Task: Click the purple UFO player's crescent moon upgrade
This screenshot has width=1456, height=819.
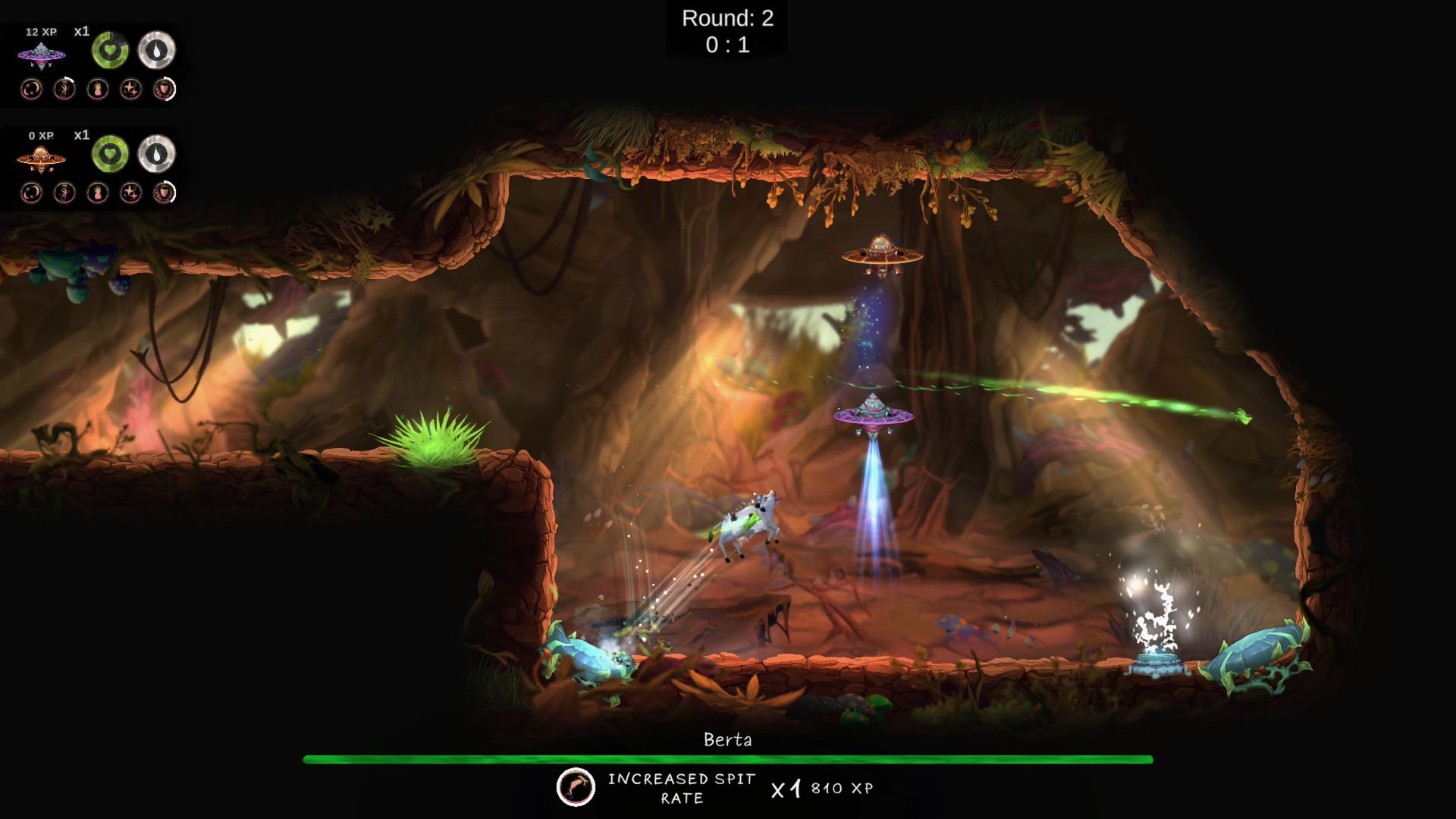Action: [x=31, y=89]
